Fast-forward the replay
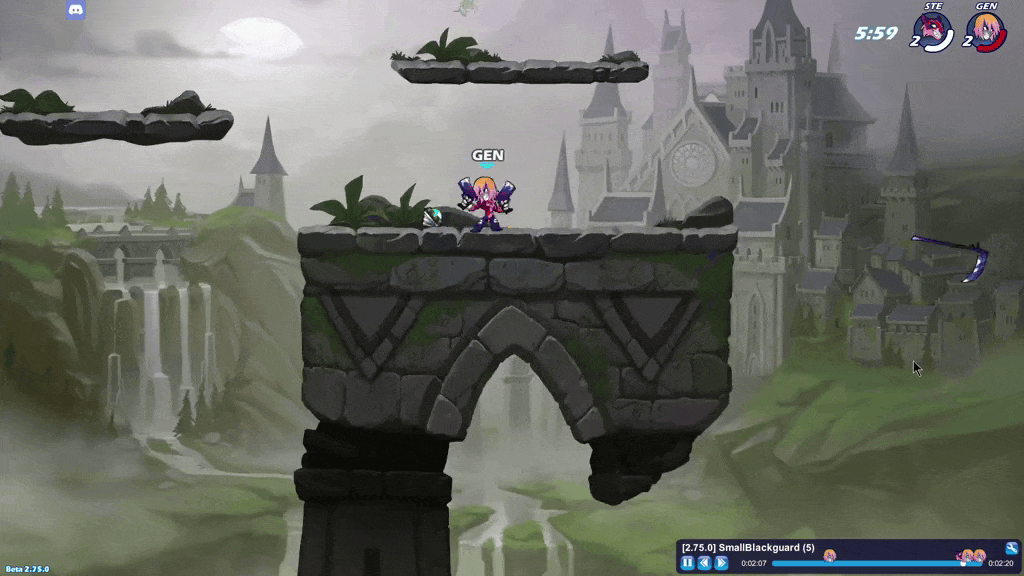This screenshot has height=576, width=1024. 722,563
